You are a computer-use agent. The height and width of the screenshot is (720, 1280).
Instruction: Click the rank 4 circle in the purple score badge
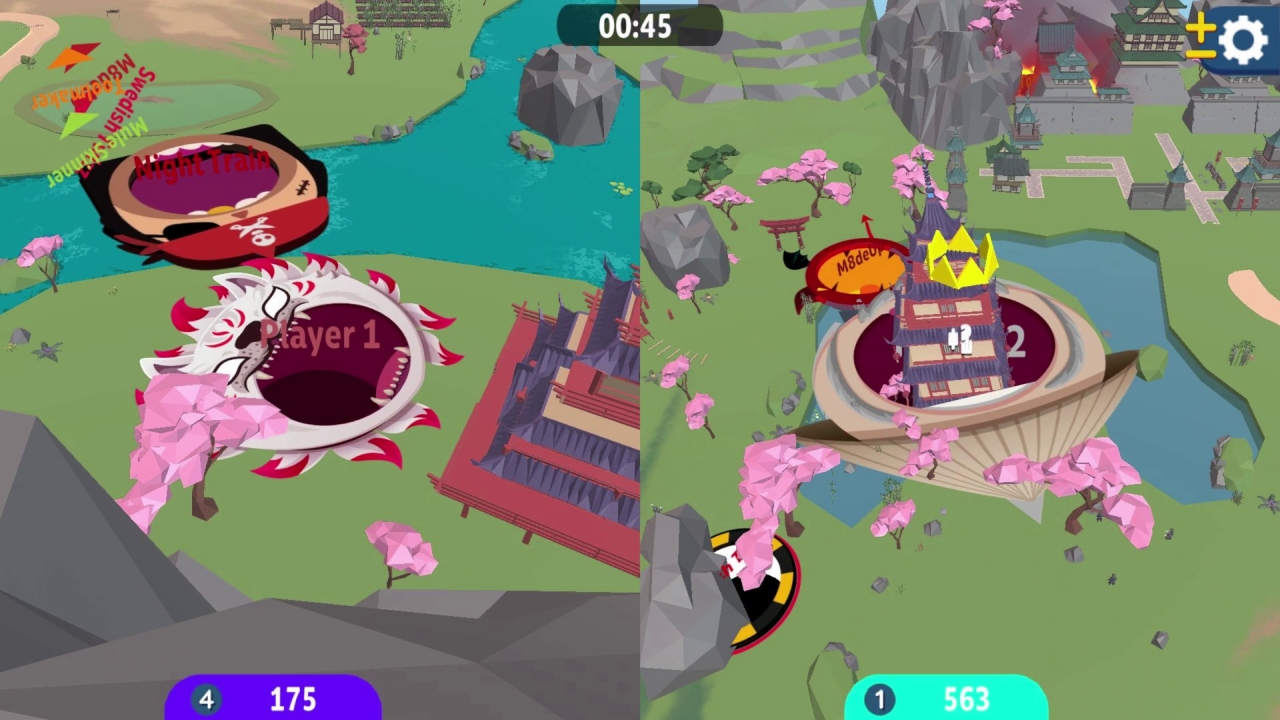206,699
